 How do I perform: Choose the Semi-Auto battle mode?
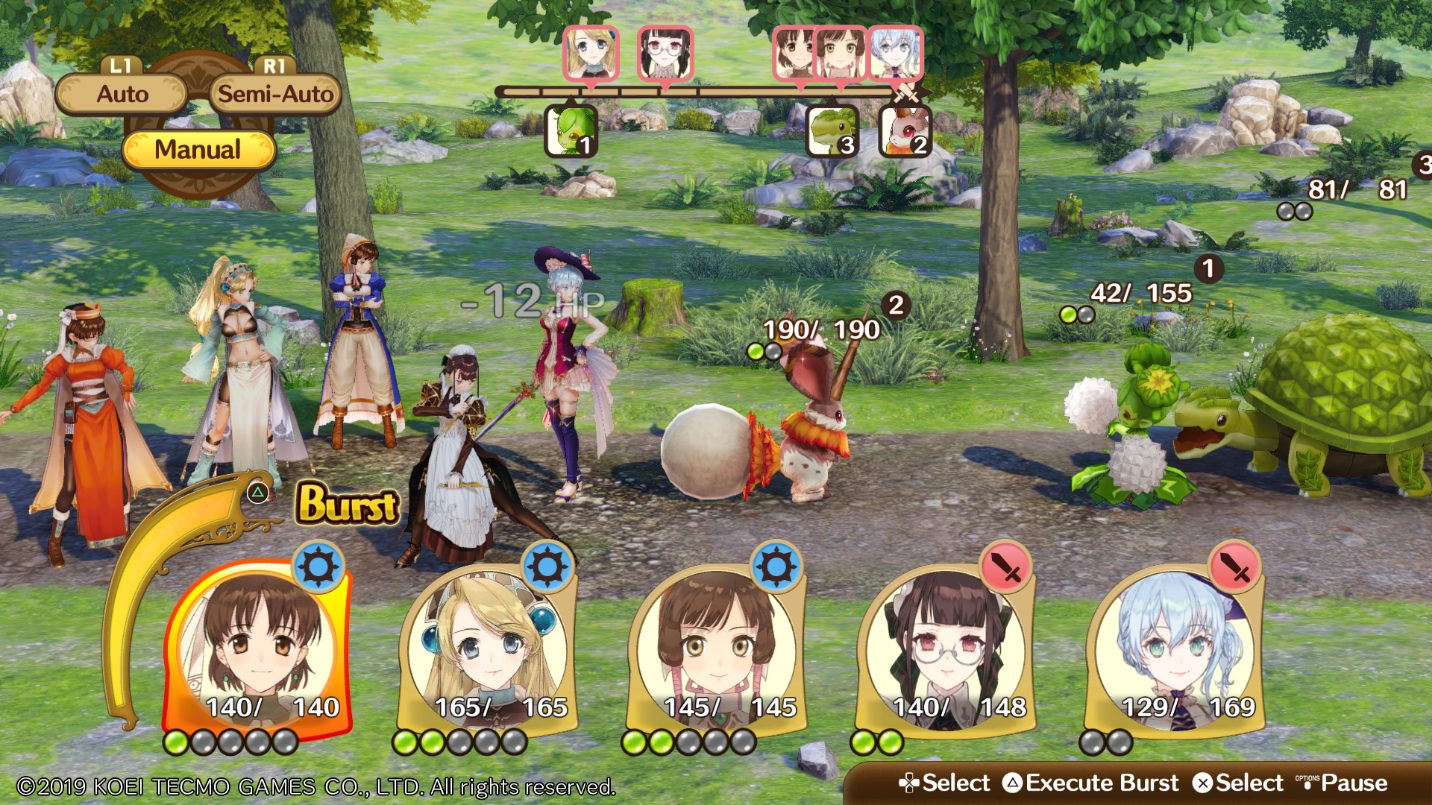coord(275,95)
